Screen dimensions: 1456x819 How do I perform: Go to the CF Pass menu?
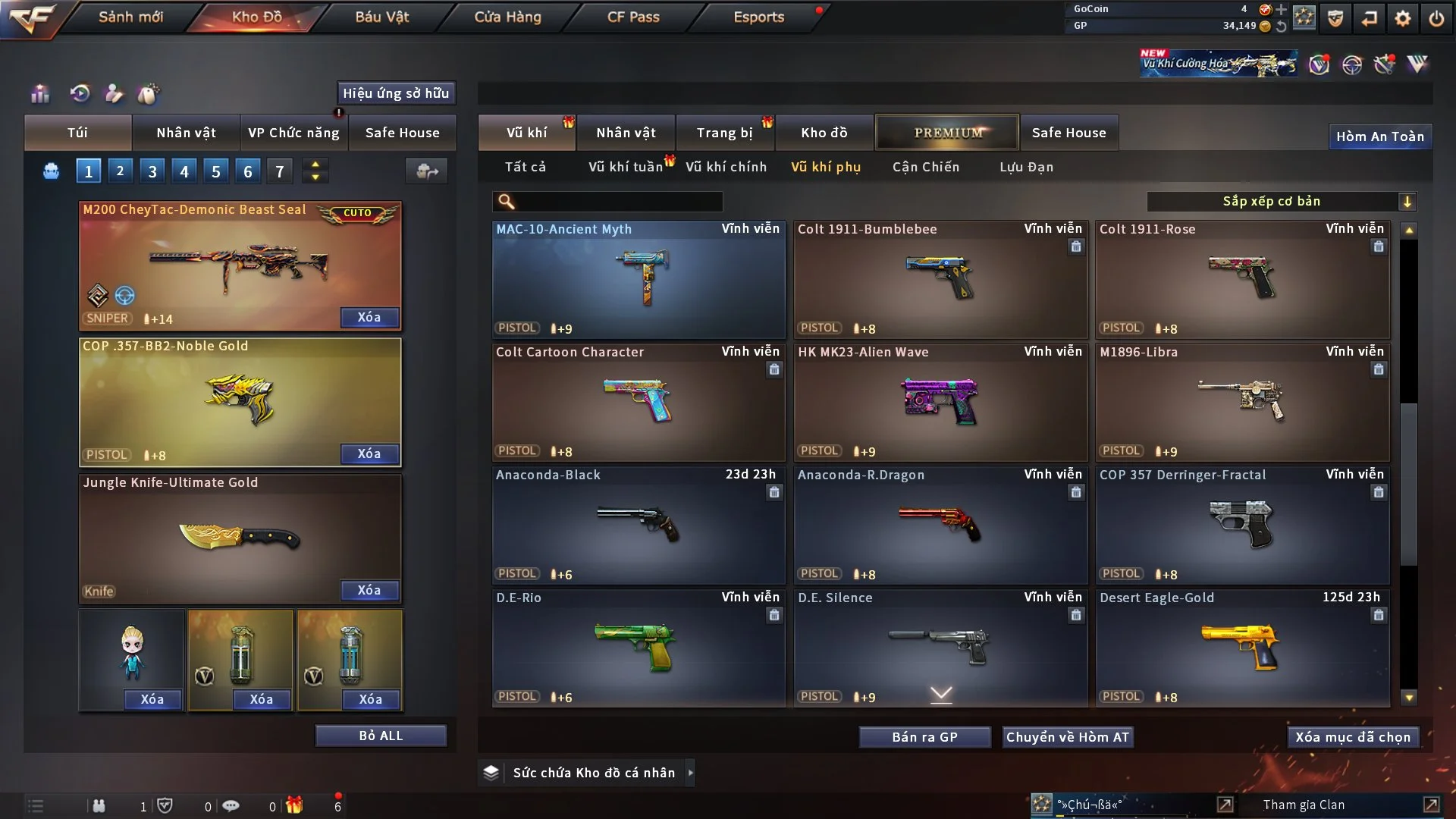[x=633, y=17]
